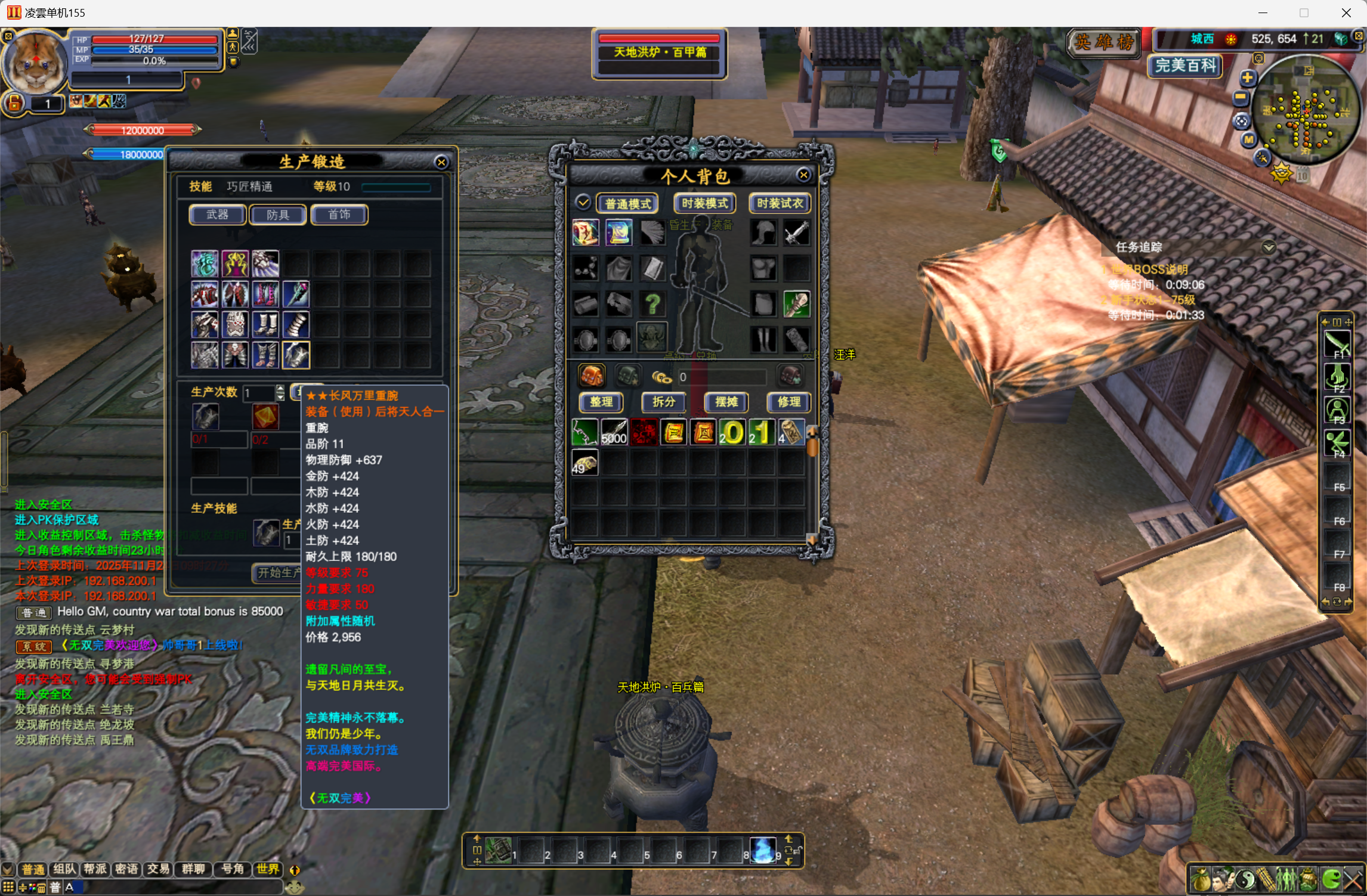Click the 整理 sort inventory button
The image size is (1367, 896).
tap(601, 402)
